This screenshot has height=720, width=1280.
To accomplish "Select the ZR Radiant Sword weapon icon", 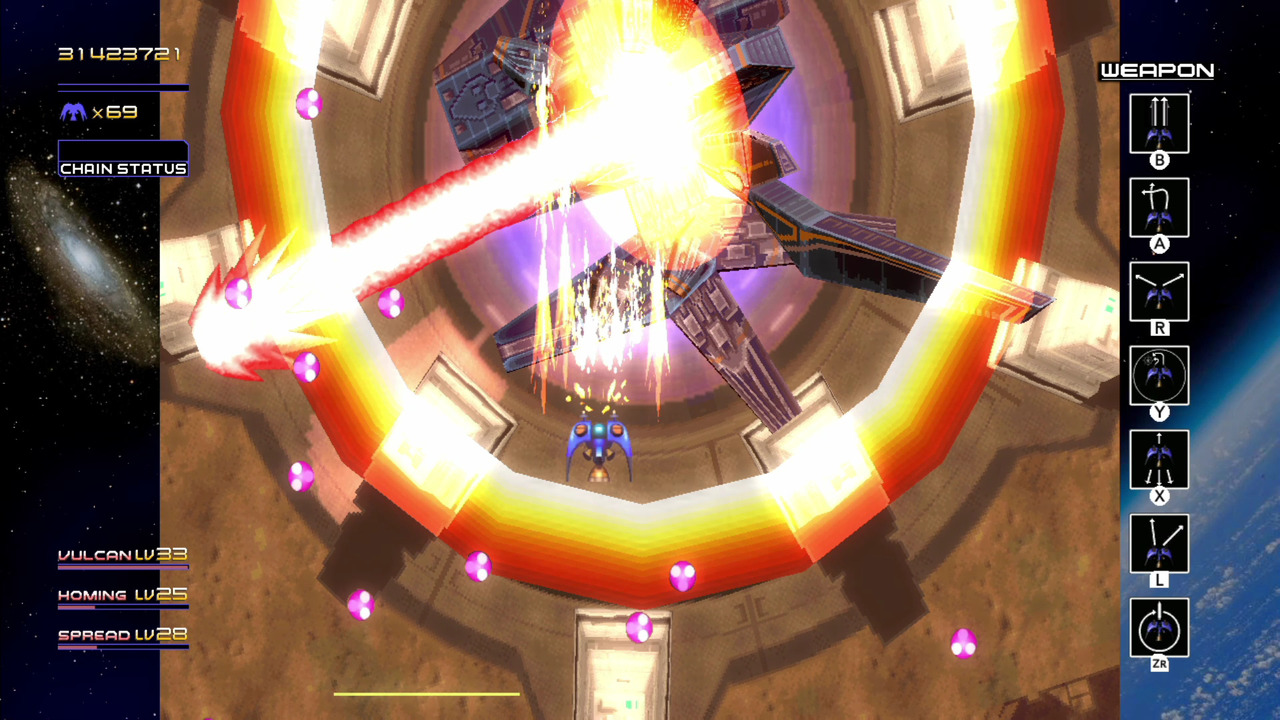I will tap(1159, 628).
